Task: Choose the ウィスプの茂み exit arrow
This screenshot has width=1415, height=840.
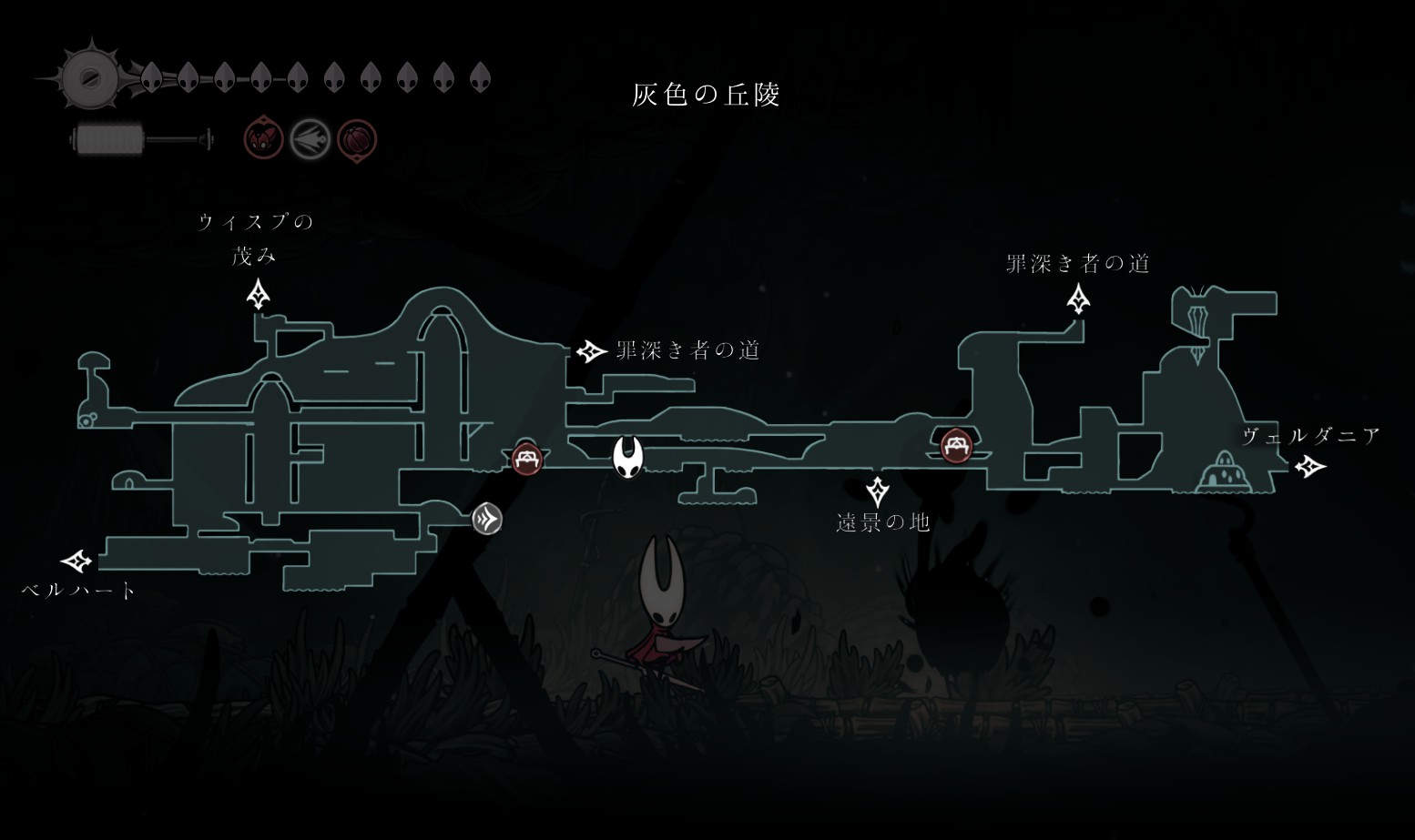Action: pyautogui.click(x=259, y=295)
